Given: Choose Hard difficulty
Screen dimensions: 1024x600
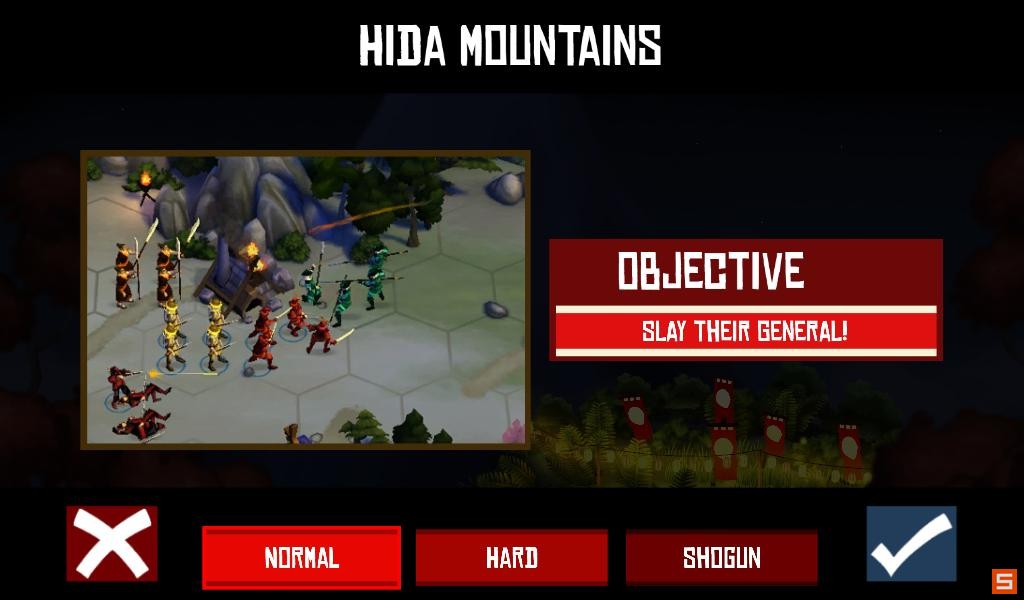Looking at the screenshot, I should (x=511, y=557).
